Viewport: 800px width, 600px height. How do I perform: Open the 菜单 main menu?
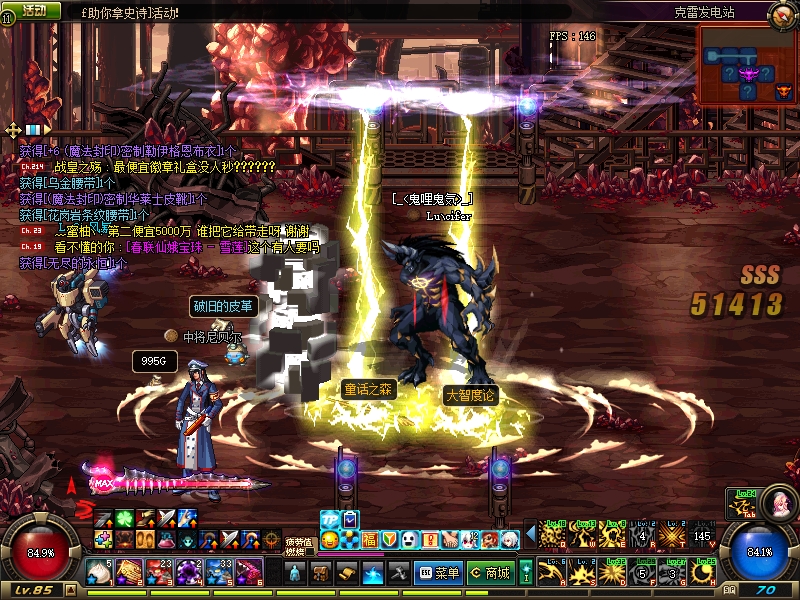pos(438,573)
